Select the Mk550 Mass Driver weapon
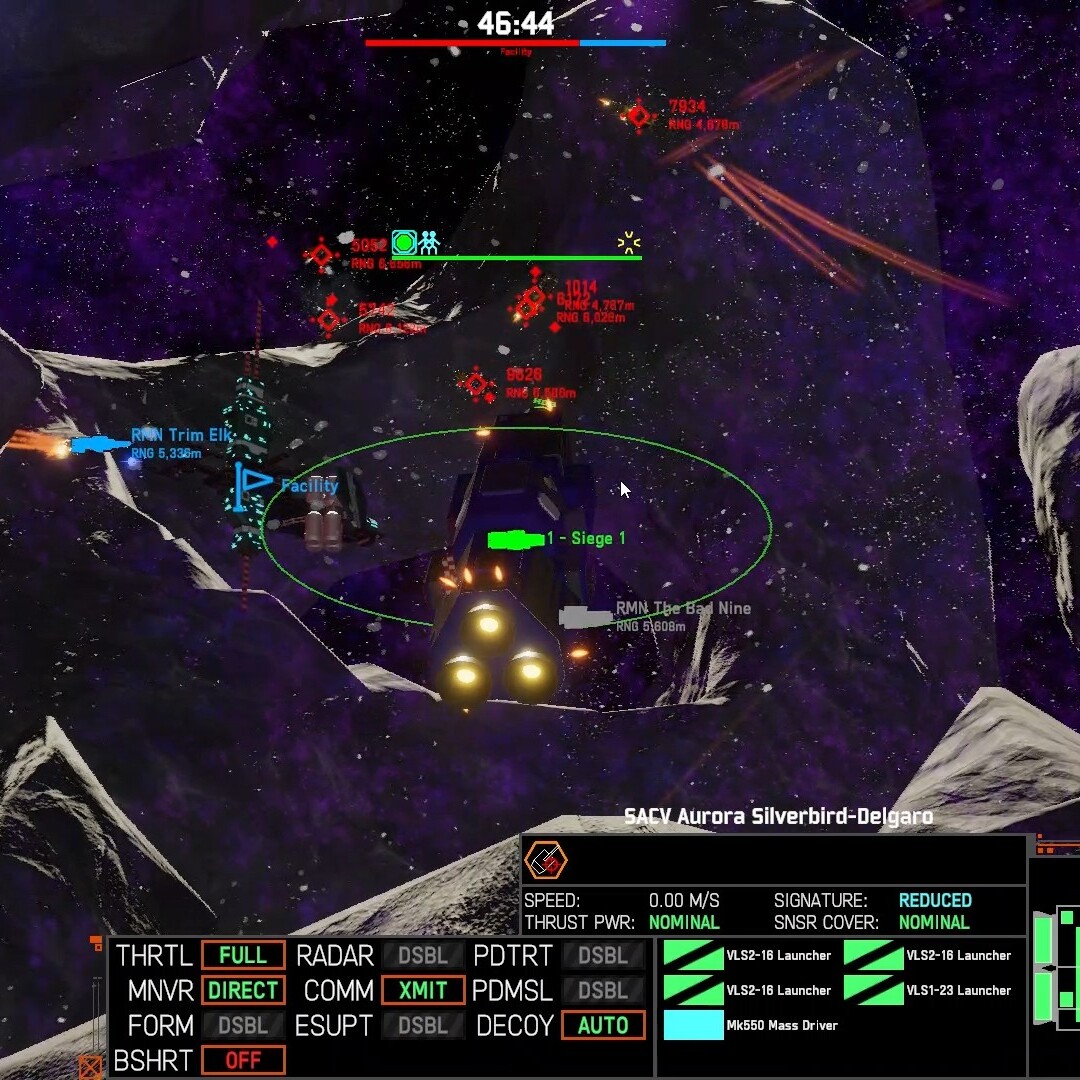This screenshot has height=1080, width=1080. 694,1025
